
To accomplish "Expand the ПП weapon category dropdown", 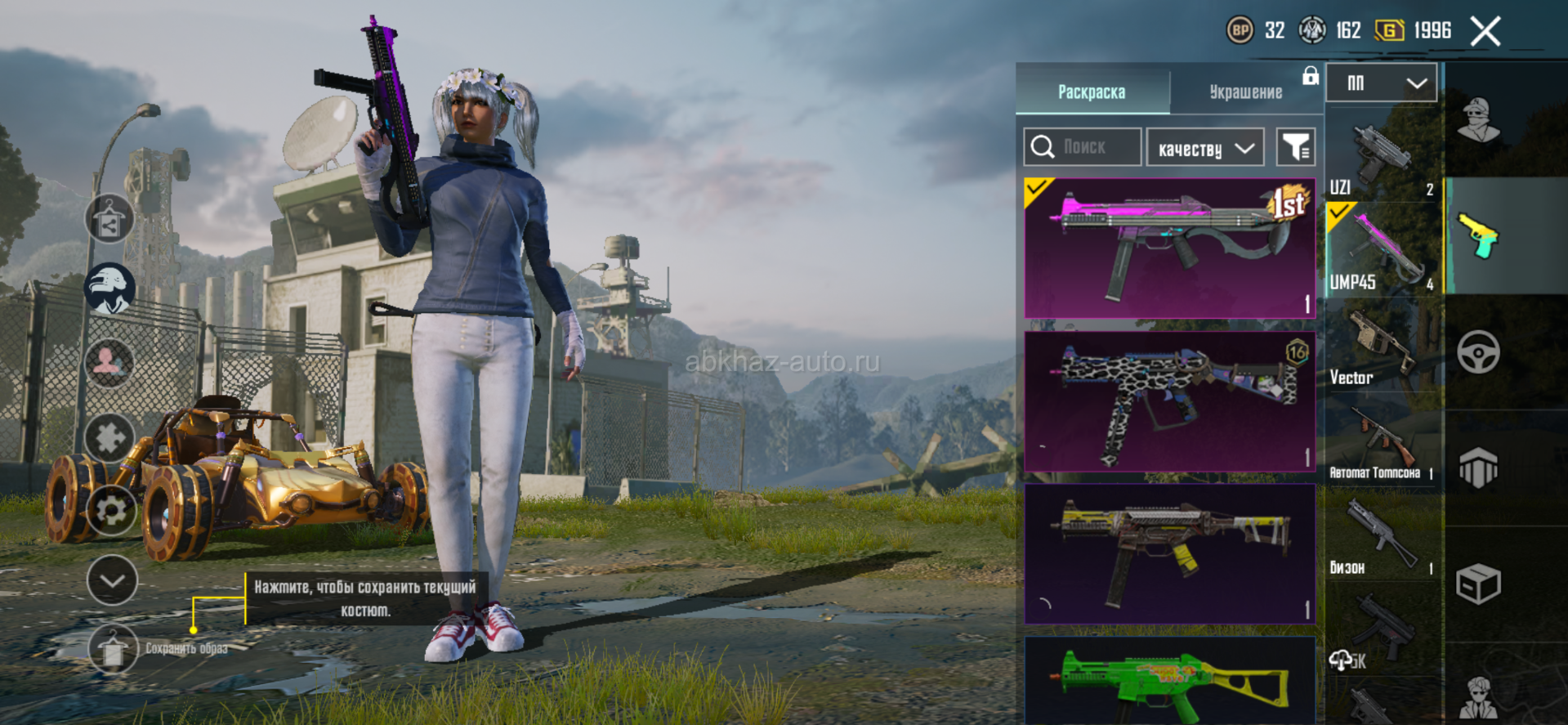I will click(x=1381, y=83).
